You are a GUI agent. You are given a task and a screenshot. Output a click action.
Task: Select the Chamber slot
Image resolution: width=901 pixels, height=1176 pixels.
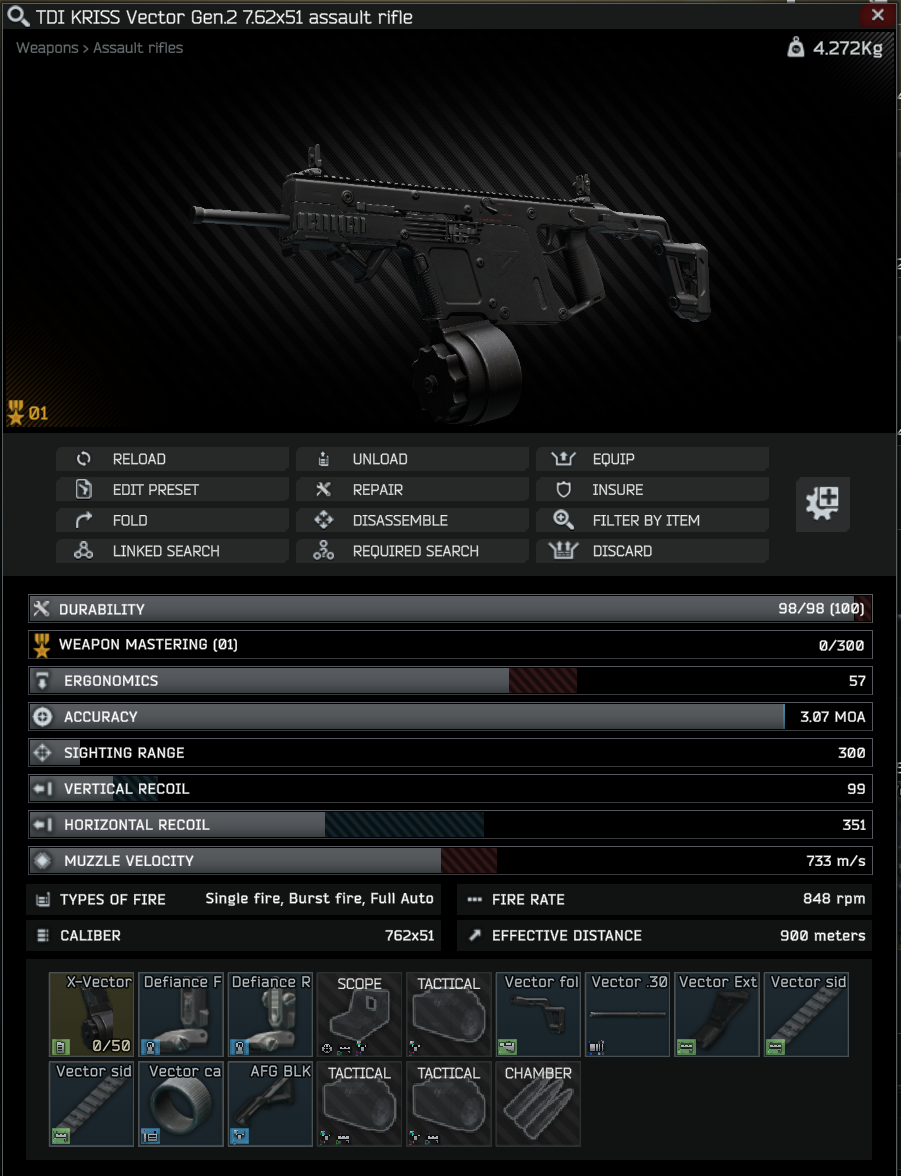538,1104
